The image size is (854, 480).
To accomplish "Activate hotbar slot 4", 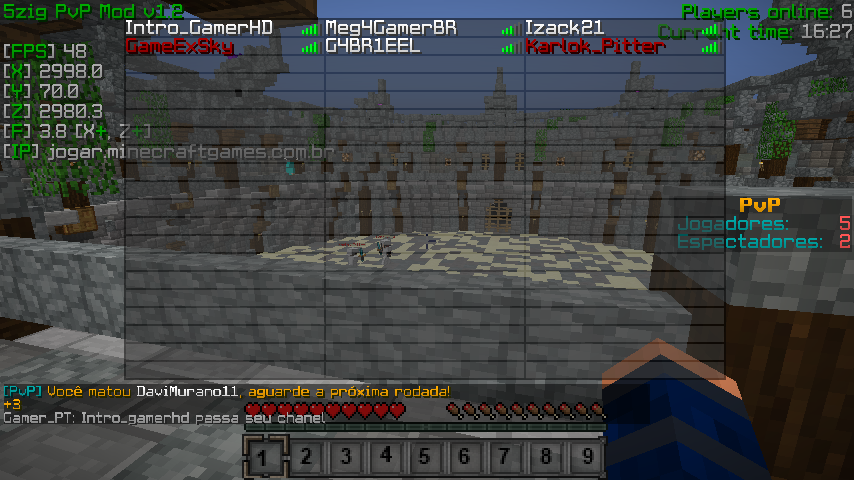I will tap(386, 458).
